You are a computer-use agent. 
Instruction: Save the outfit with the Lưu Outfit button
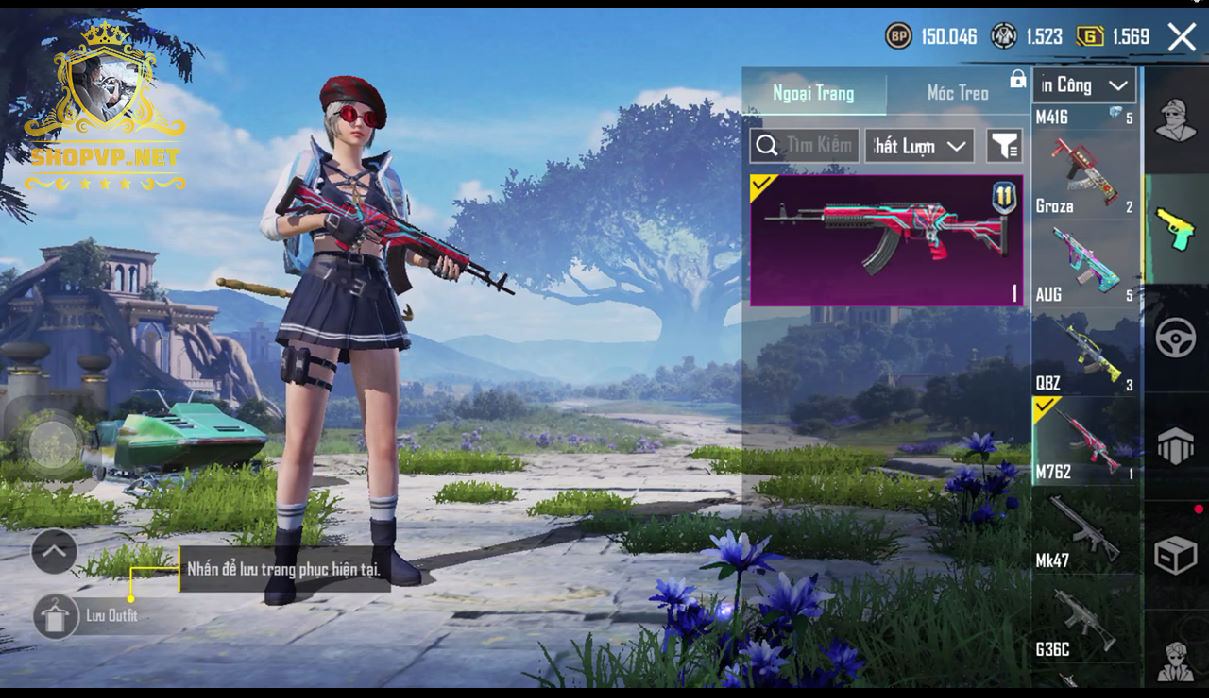(x=57, y=616)
